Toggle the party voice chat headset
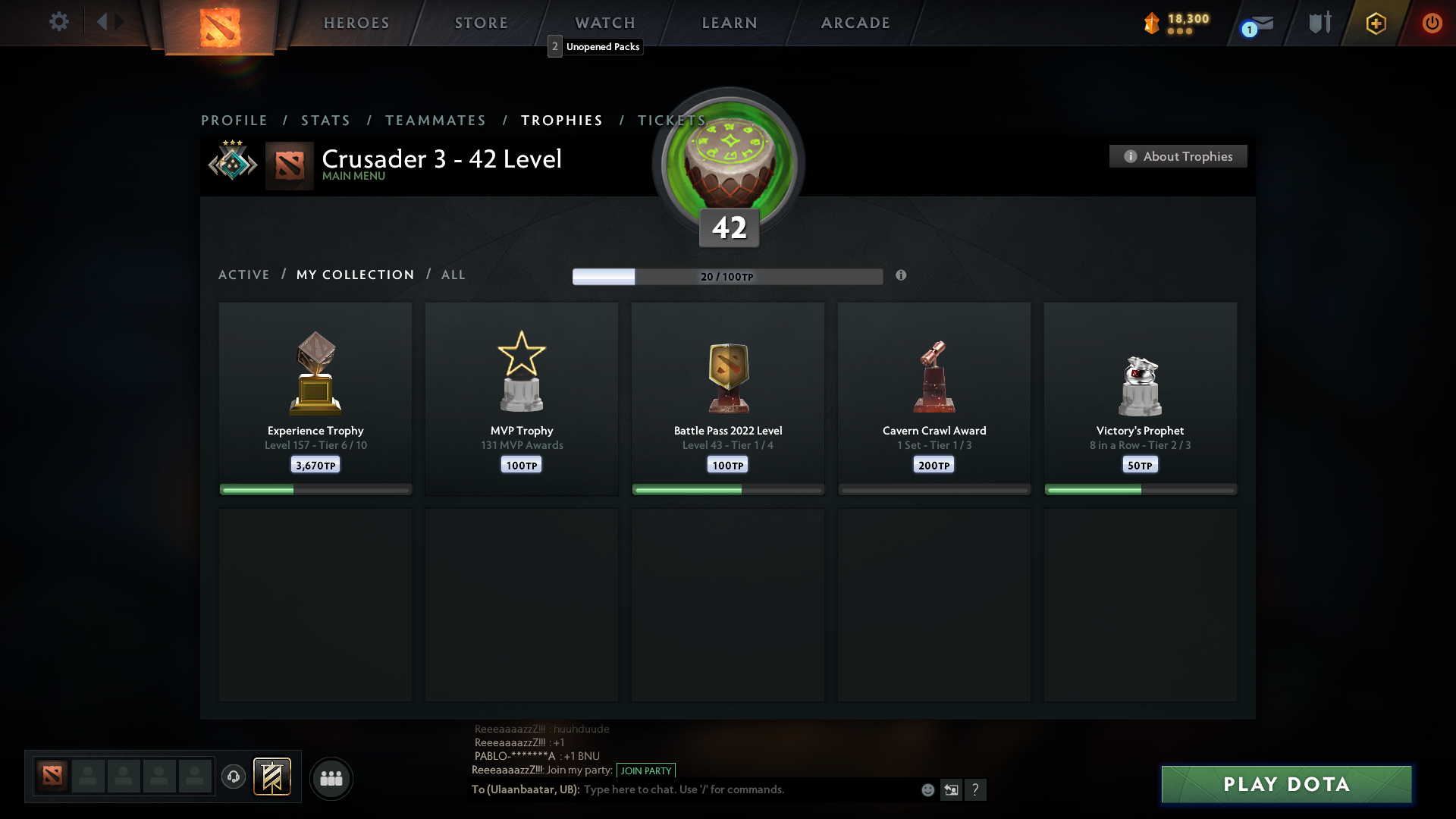The height and width of the screenshot is (819, 1456). [234, 777]
